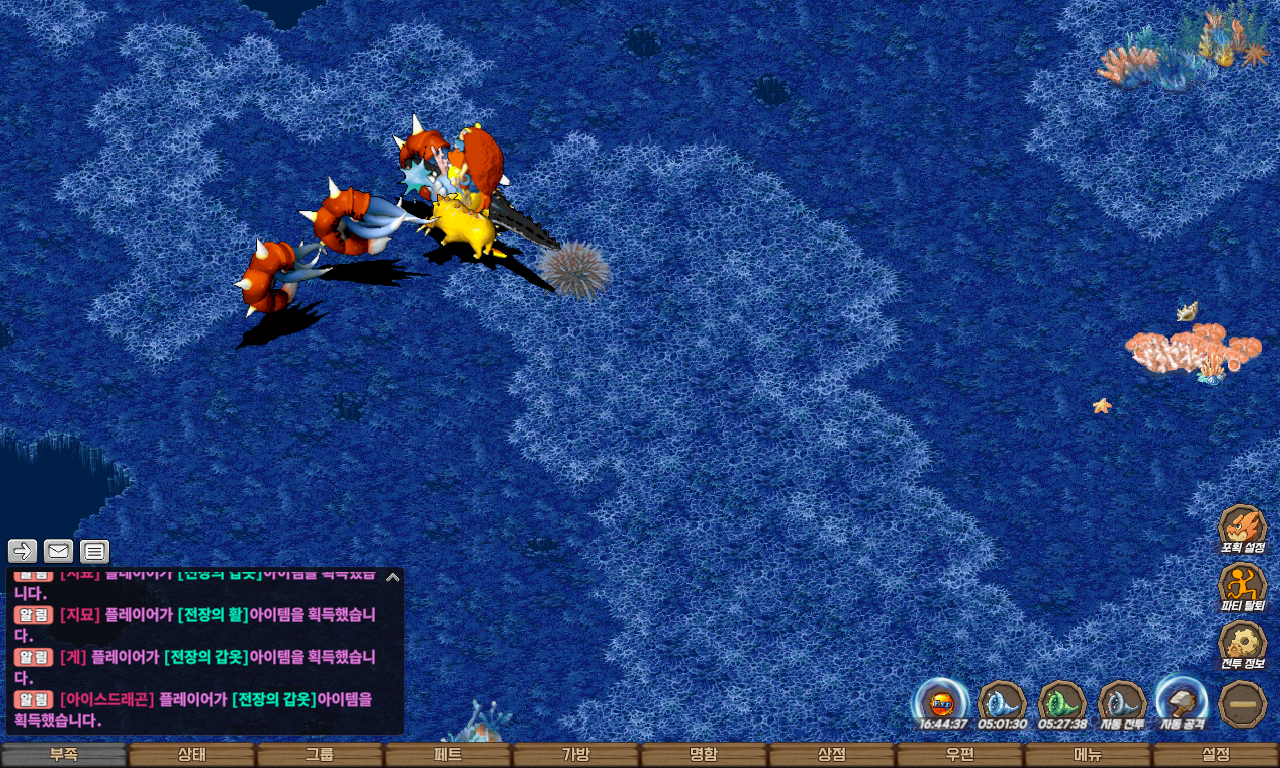Click the 파티 탈퇴 leave party icon
Image resolution: width=1280 pixels, height=768 pixels.
tap(1242, 586)
